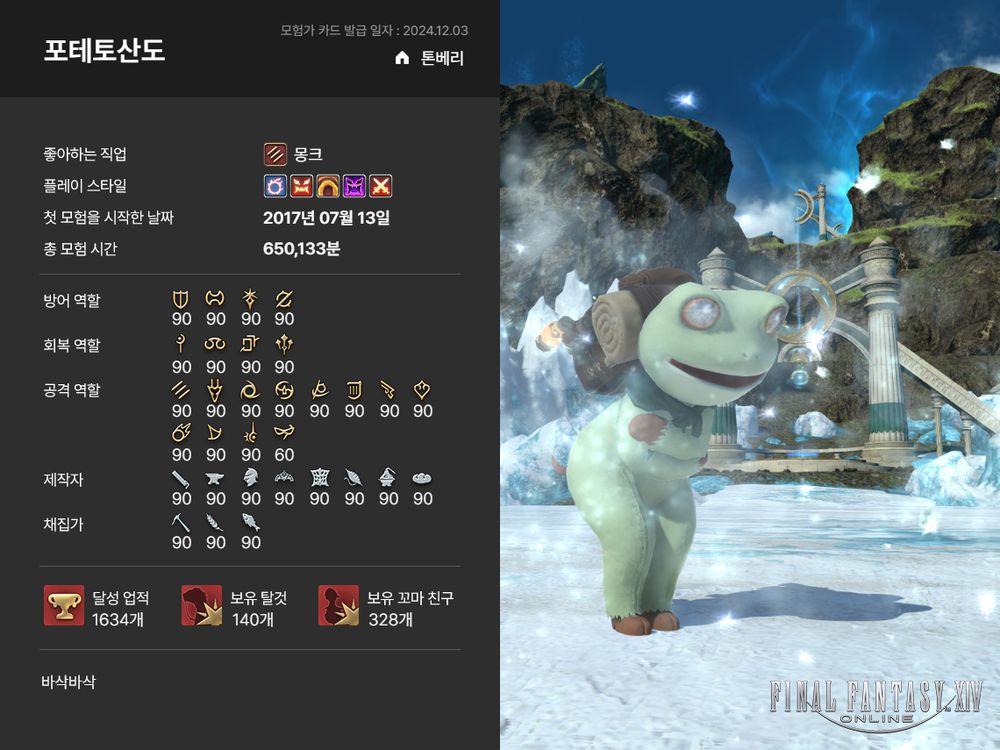Viewport: 1000px width, 750px height.
Task: Click the purple demon face play style icon
Action: click(x=354, y=186)
